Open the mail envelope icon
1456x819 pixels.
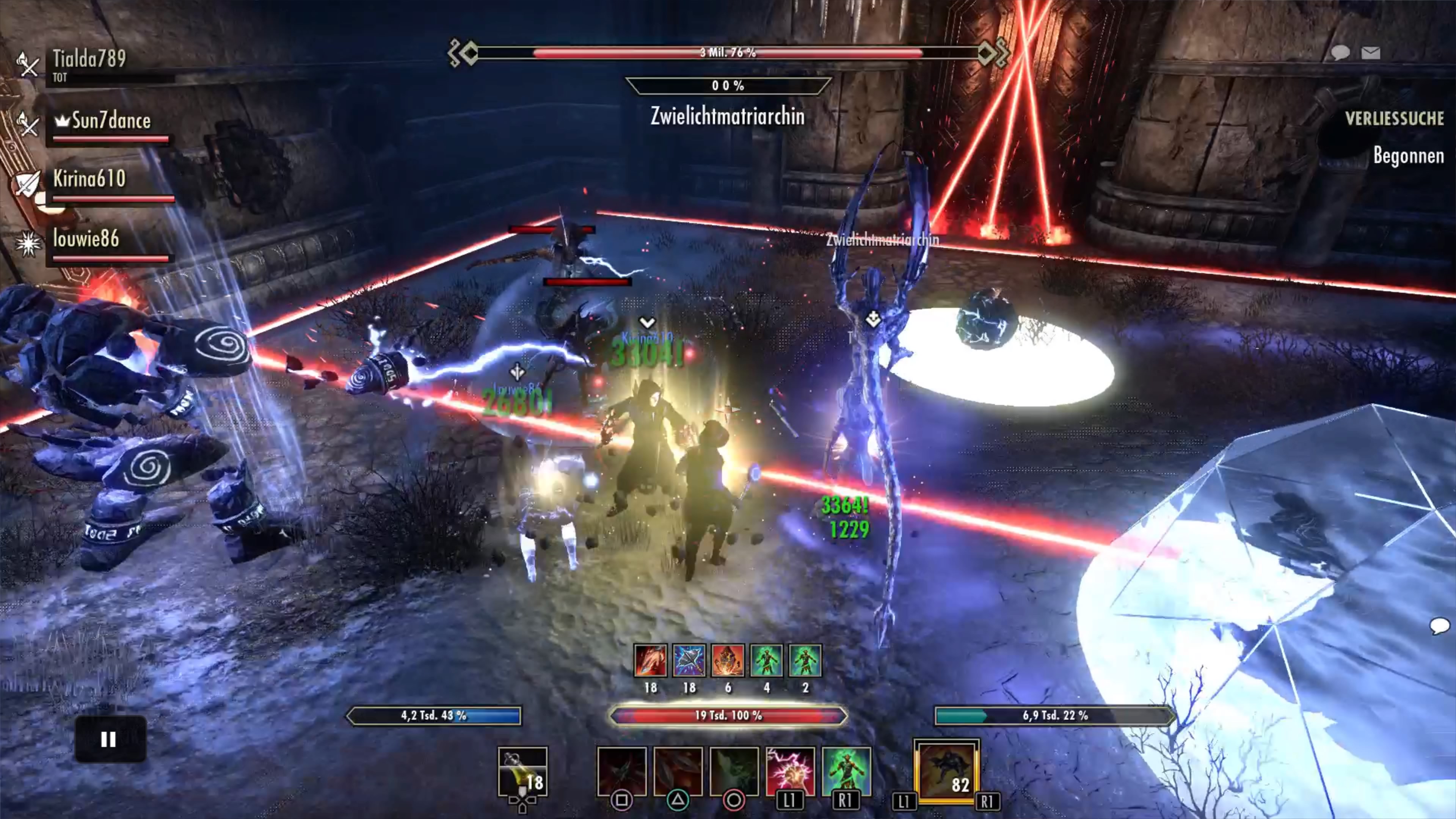[x=1371, y=53]
